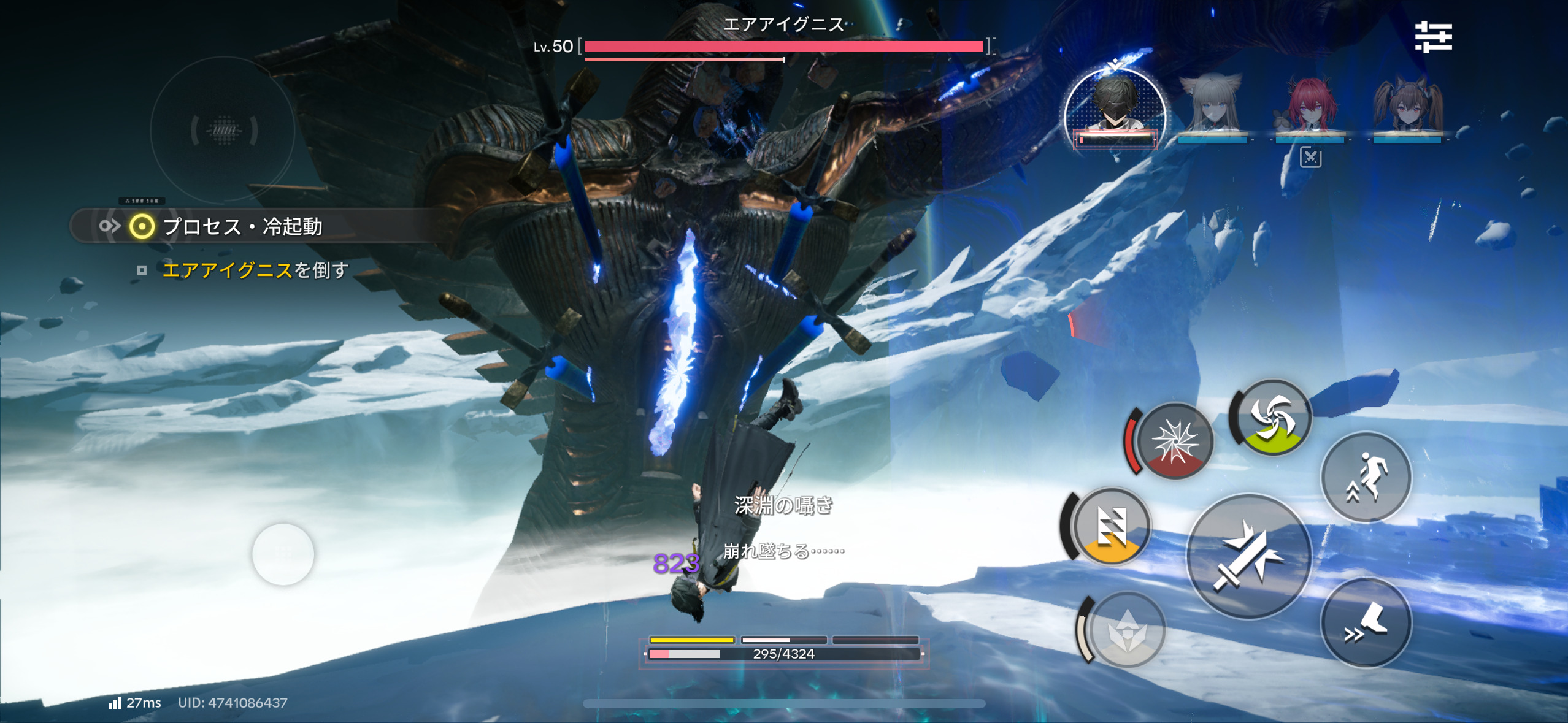Open the プロセス・冷起動 quest tracker

[242, 226]
